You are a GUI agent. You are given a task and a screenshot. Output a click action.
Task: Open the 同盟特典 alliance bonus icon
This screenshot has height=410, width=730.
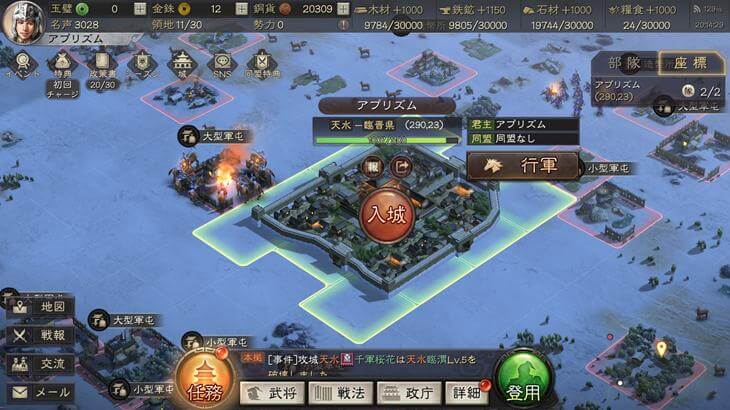click(x=262, y=65)
